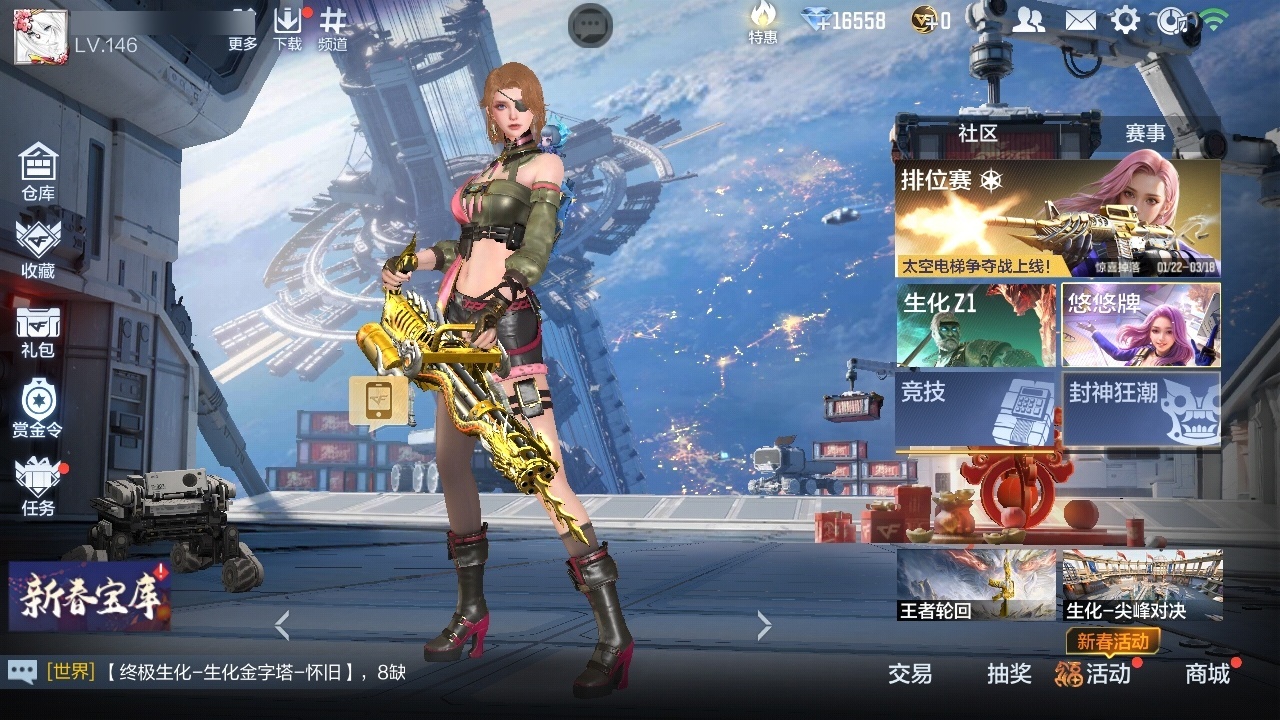Switch to the 赛事 tournaments tab
Viewport: 1280px width, 720px height.
[1145, 133]
